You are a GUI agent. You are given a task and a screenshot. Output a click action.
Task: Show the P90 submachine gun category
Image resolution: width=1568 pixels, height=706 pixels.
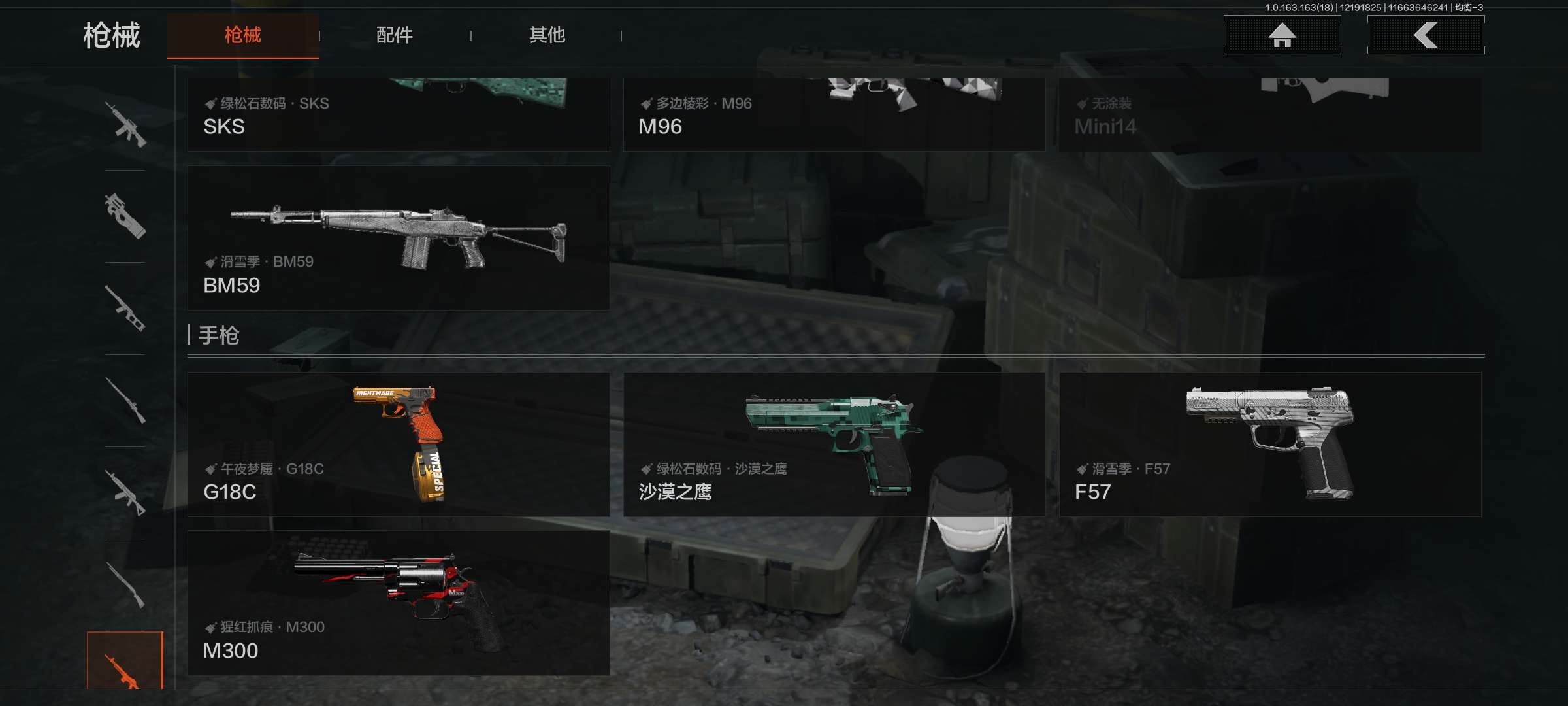pyautogui.click(x=125, y=216)
